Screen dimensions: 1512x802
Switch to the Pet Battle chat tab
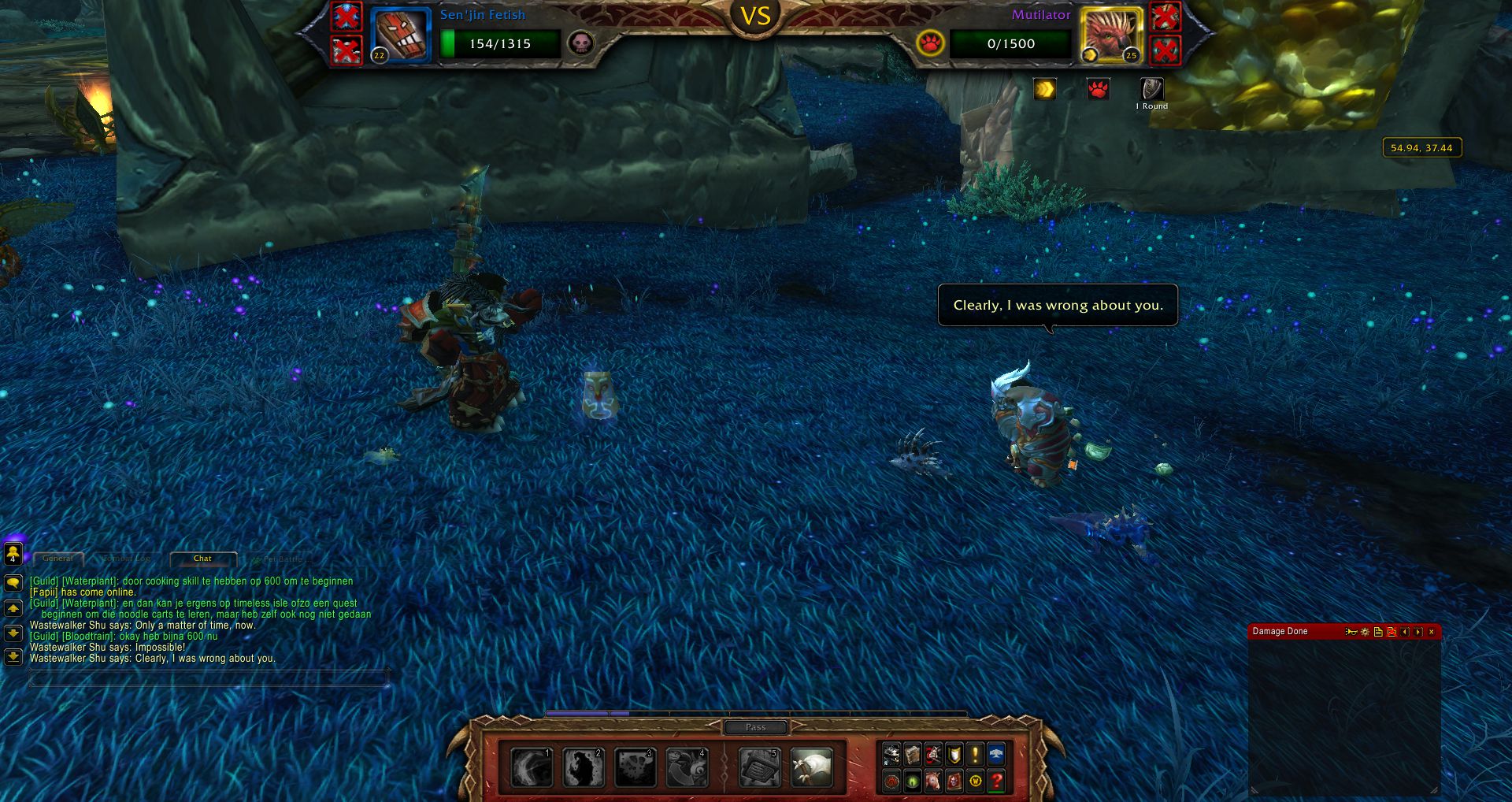(x=281, y=559)
